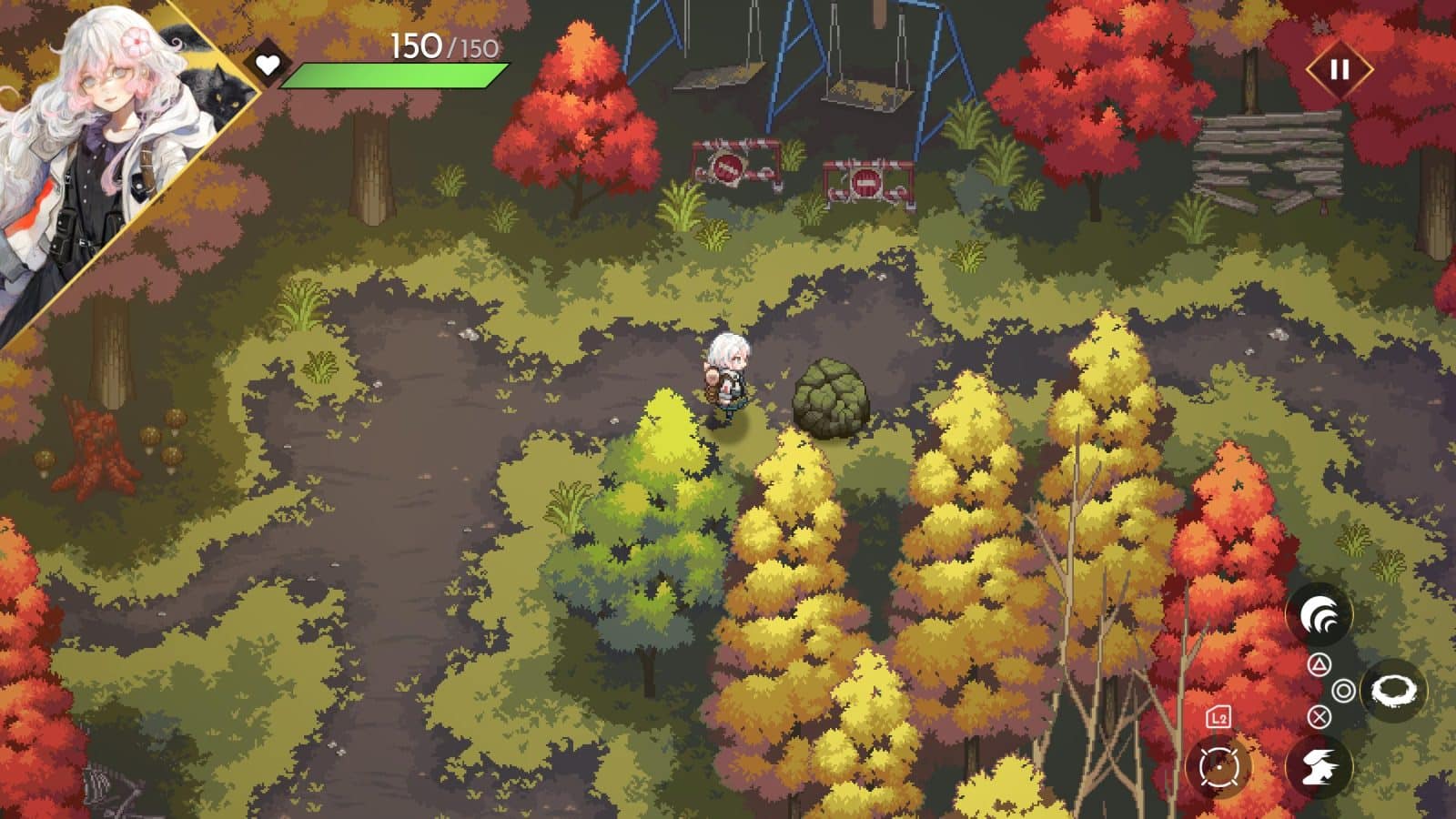Activate the claw slash attack skill
Viewport: 1456px width, 819px height.
[1319, 616]
